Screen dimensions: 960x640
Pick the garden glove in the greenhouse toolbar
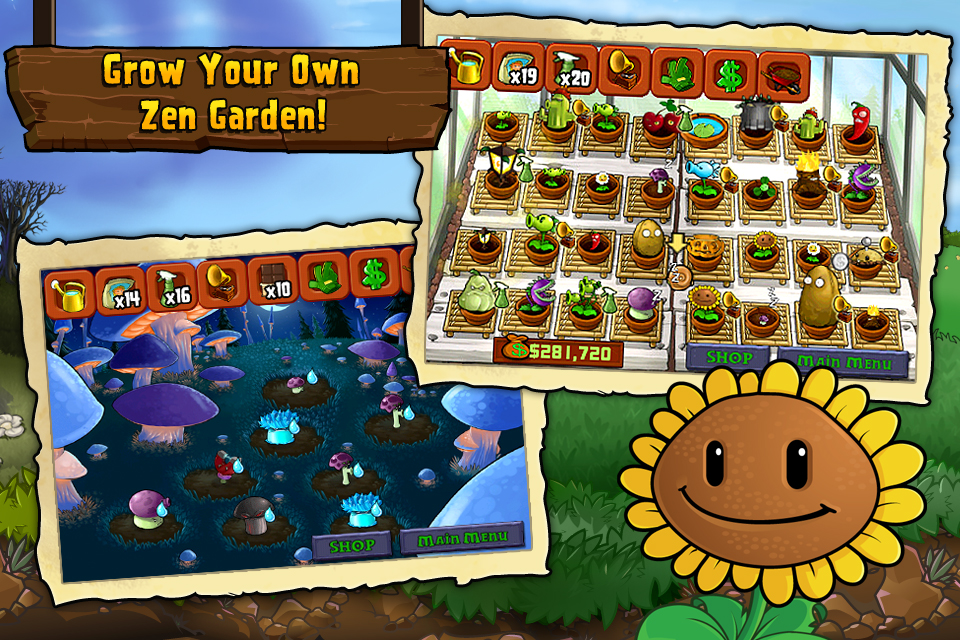tap(678, 72)
